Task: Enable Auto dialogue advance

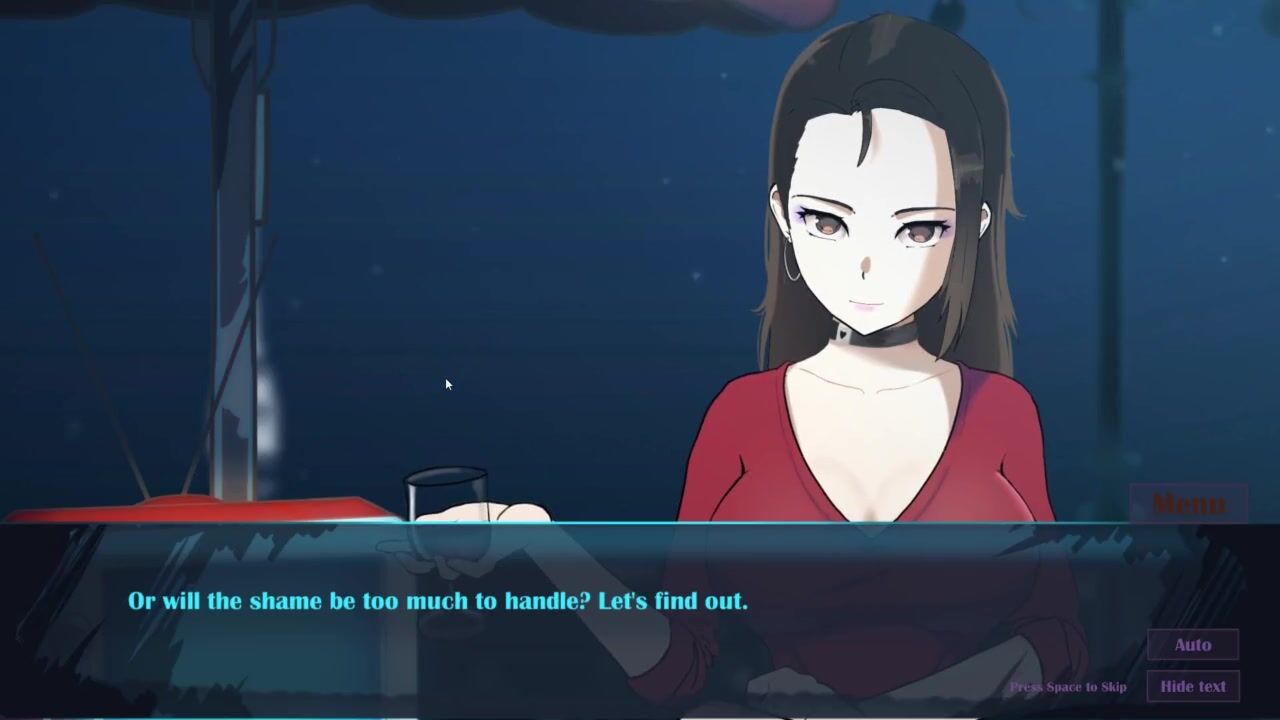Action: [1192, 645]
